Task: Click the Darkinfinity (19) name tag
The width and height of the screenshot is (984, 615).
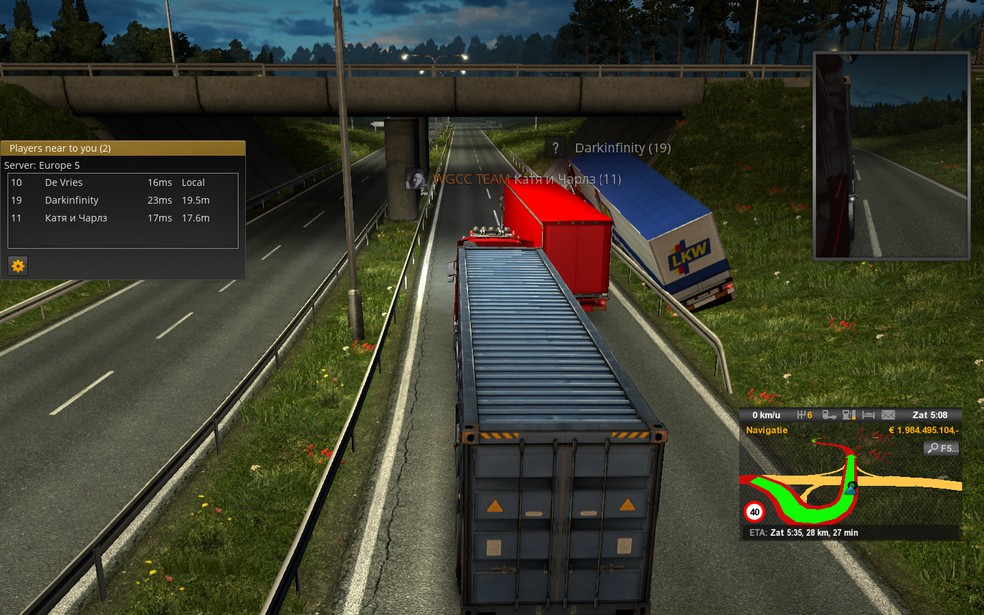Action: (622, 148)
